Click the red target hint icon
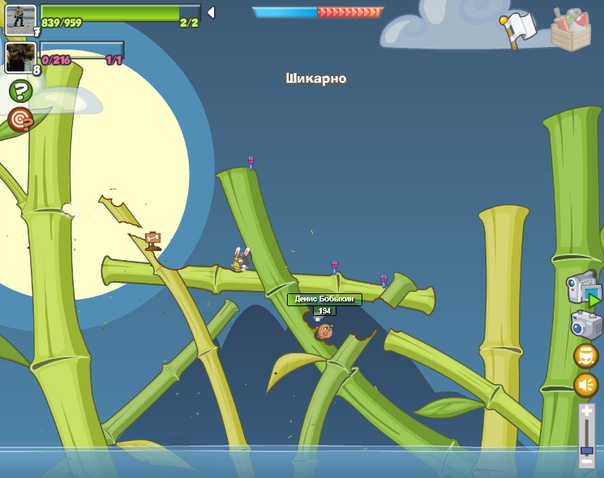Image resolution: width=604 pixels, height=478 pixels. [20, 119]
